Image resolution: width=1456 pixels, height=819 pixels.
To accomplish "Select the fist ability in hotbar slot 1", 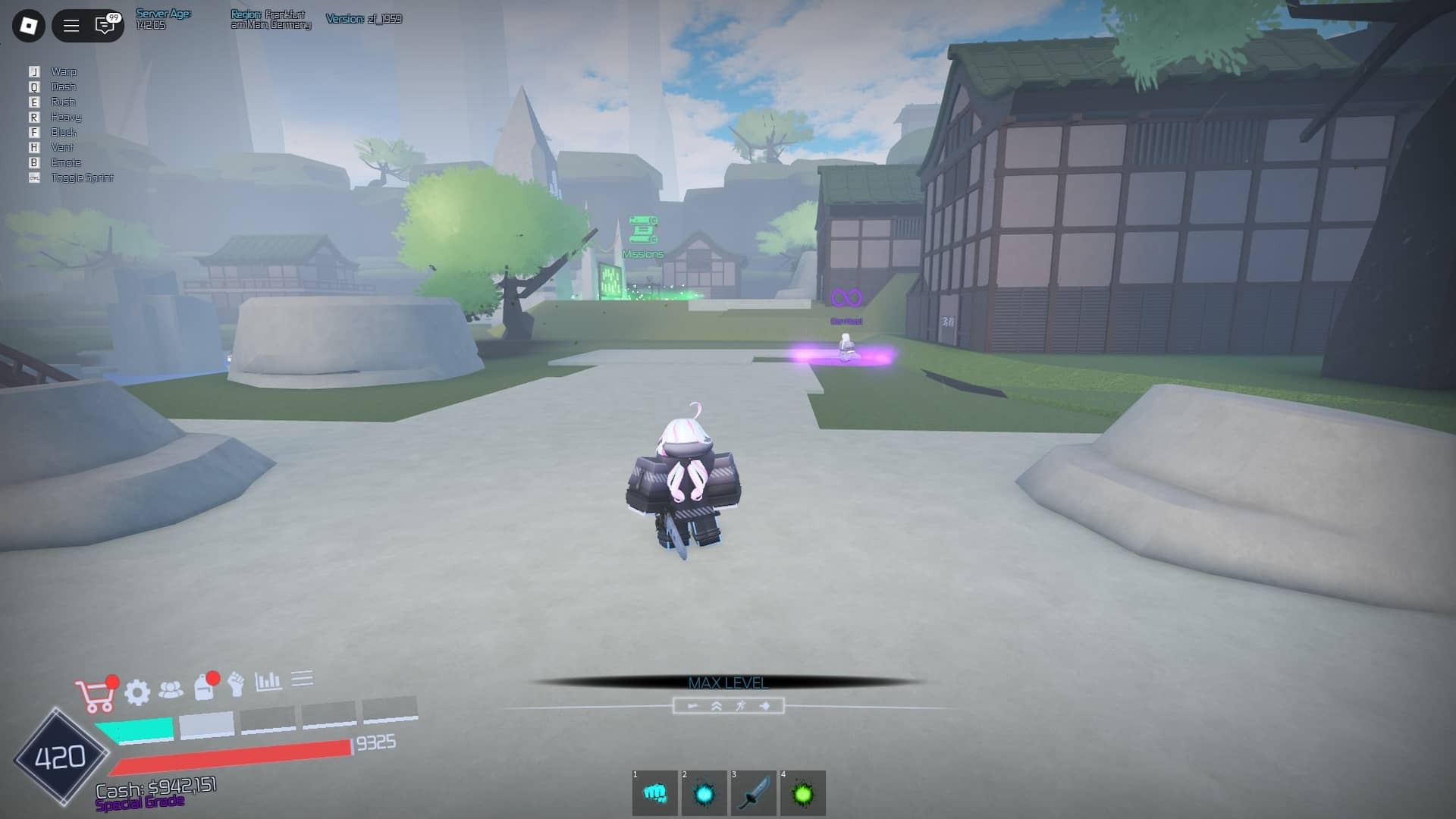I will (x=655, y=793).
